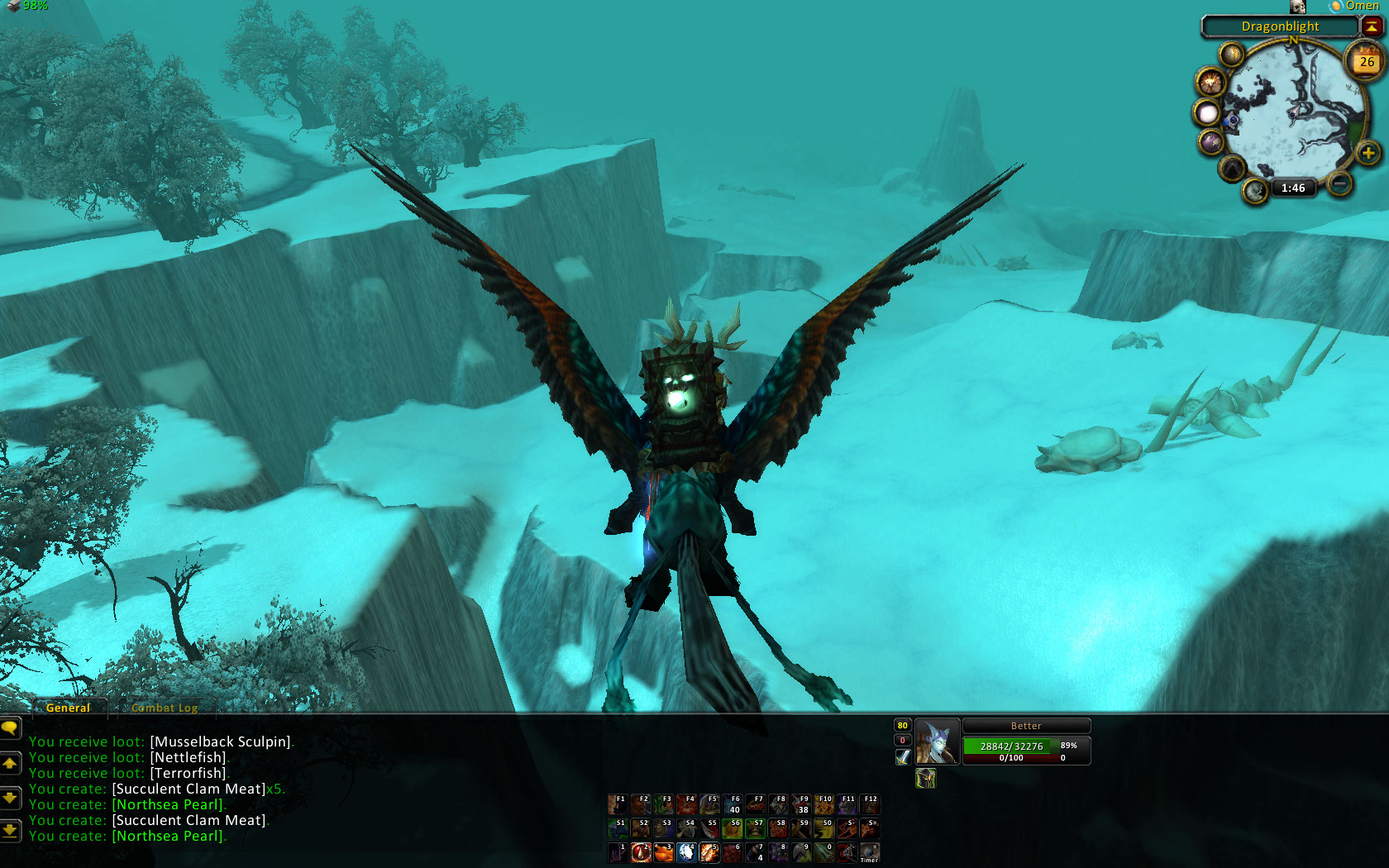This screenshot has height=868, width=1389.
Task: Use the roasted chicken food on slot 3
Action: [664, 852]
